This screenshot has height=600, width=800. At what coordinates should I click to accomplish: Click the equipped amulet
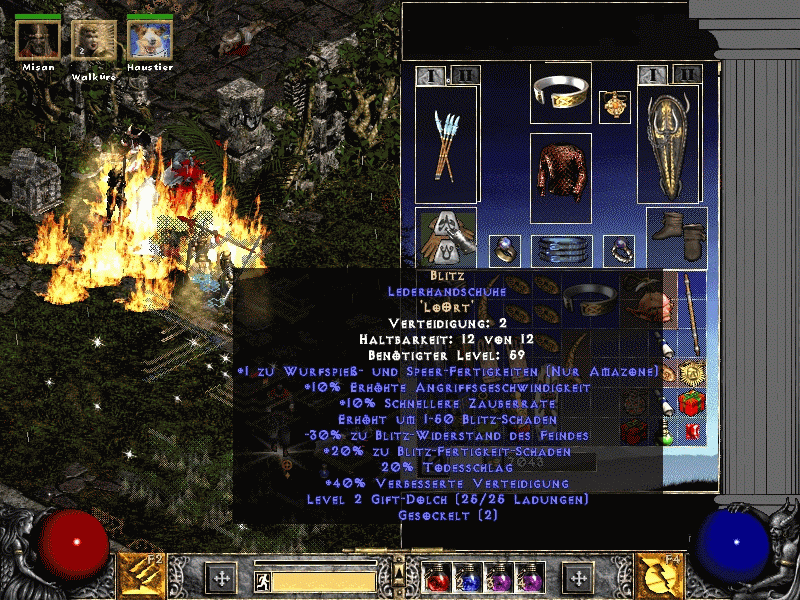point(614,107)
